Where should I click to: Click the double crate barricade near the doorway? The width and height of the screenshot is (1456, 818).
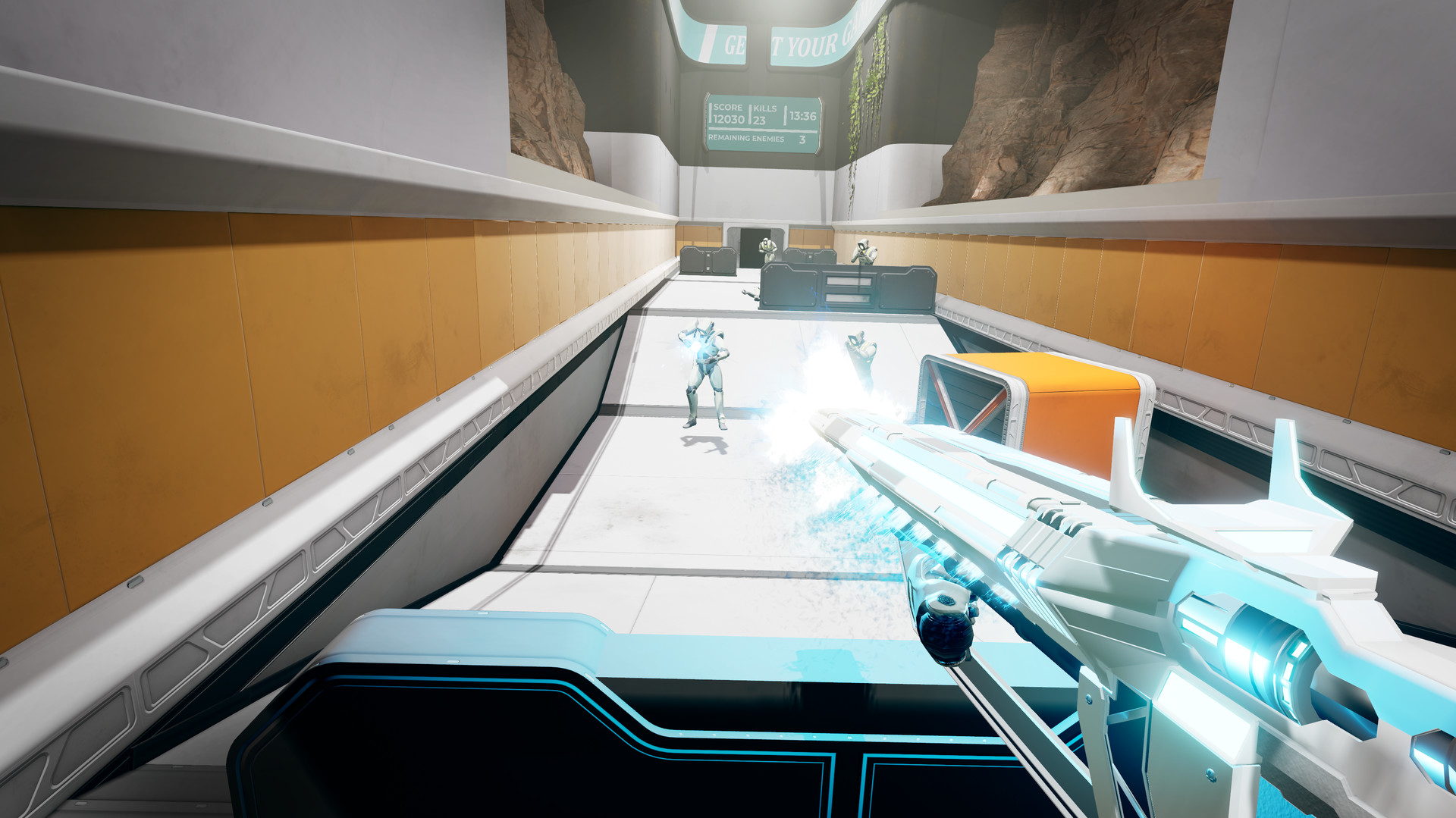(x=708, y=259)
